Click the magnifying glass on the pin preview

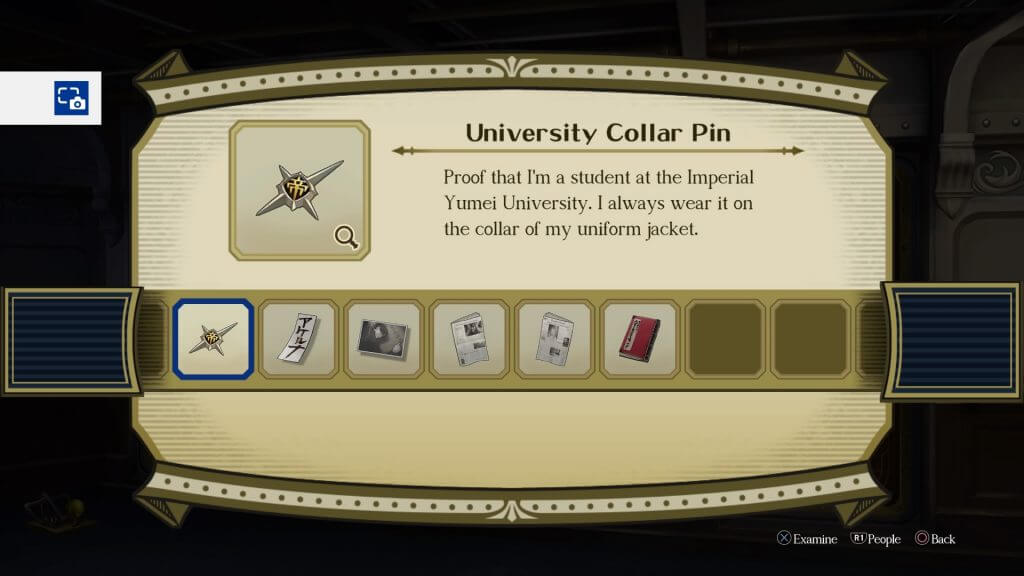(x=347, y=237)
